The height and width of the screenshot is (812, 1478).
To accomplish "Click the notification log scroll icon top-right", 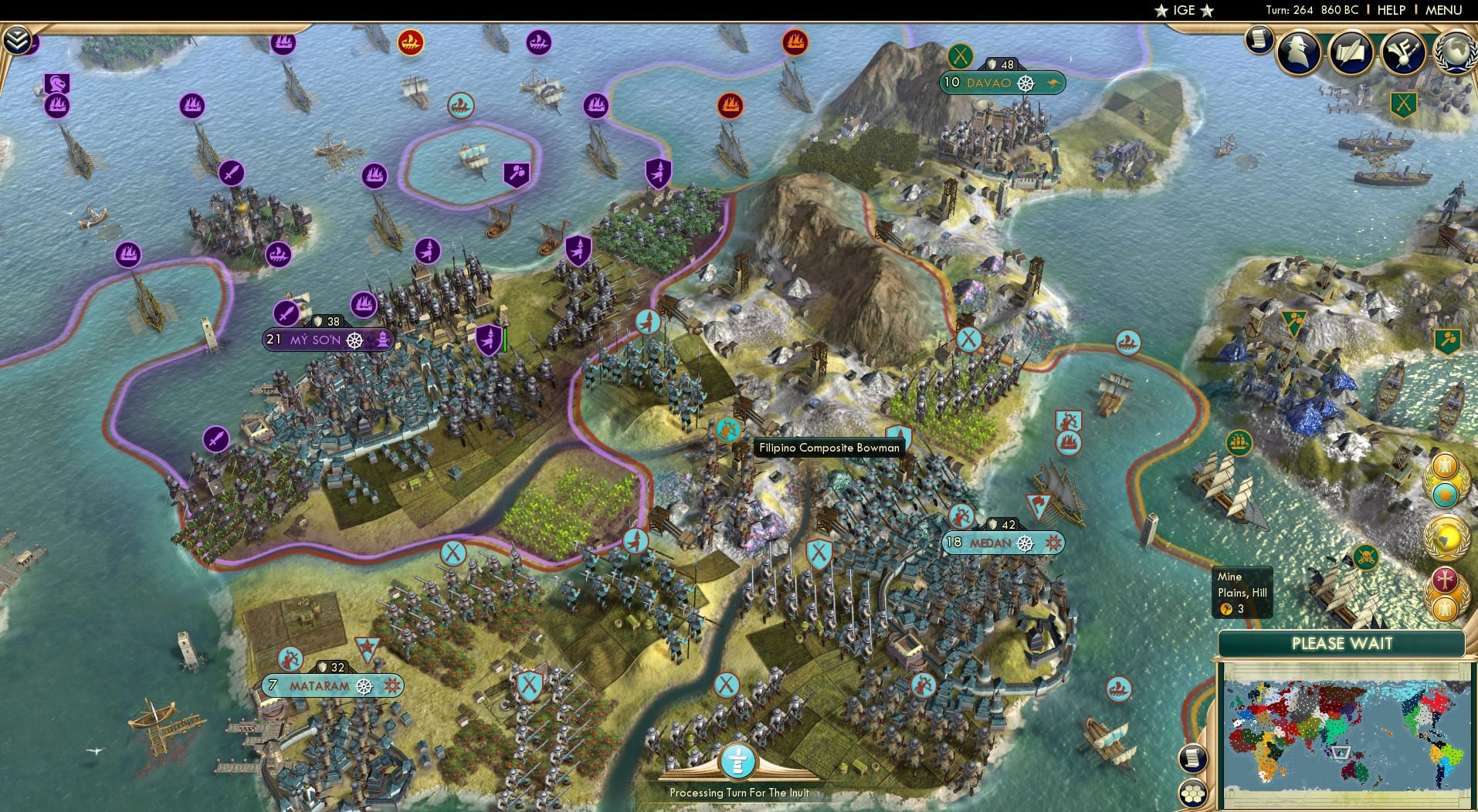I will click(1259, 40).
